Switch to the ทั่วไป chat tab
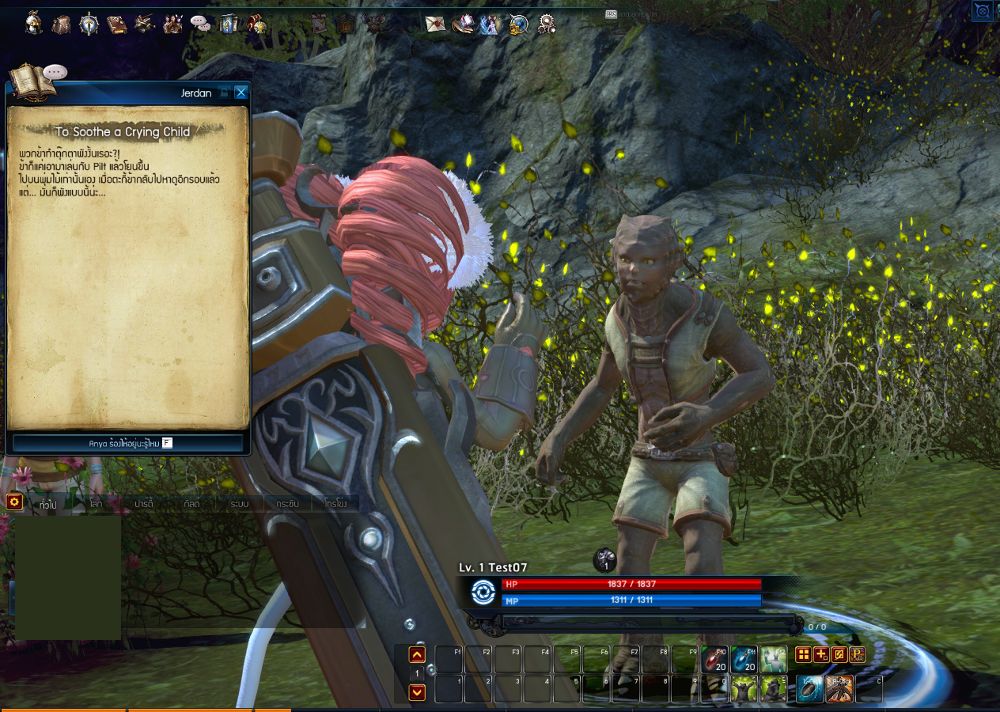Viewport: 1000px width, 712px height. coord(47,504)
